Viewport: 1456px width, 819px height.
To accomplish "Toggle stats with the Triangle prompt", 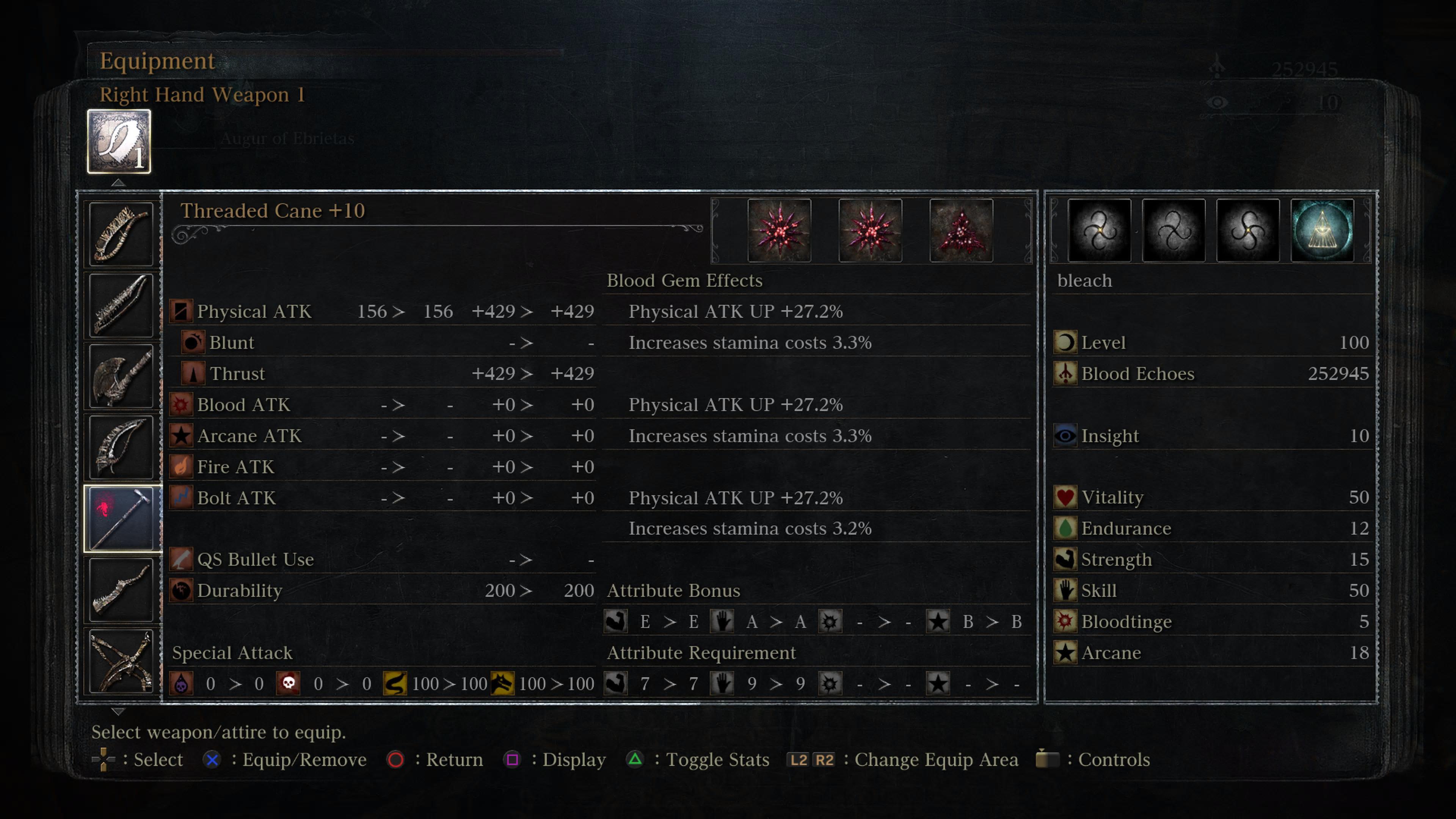I will (x=635, y=759).
